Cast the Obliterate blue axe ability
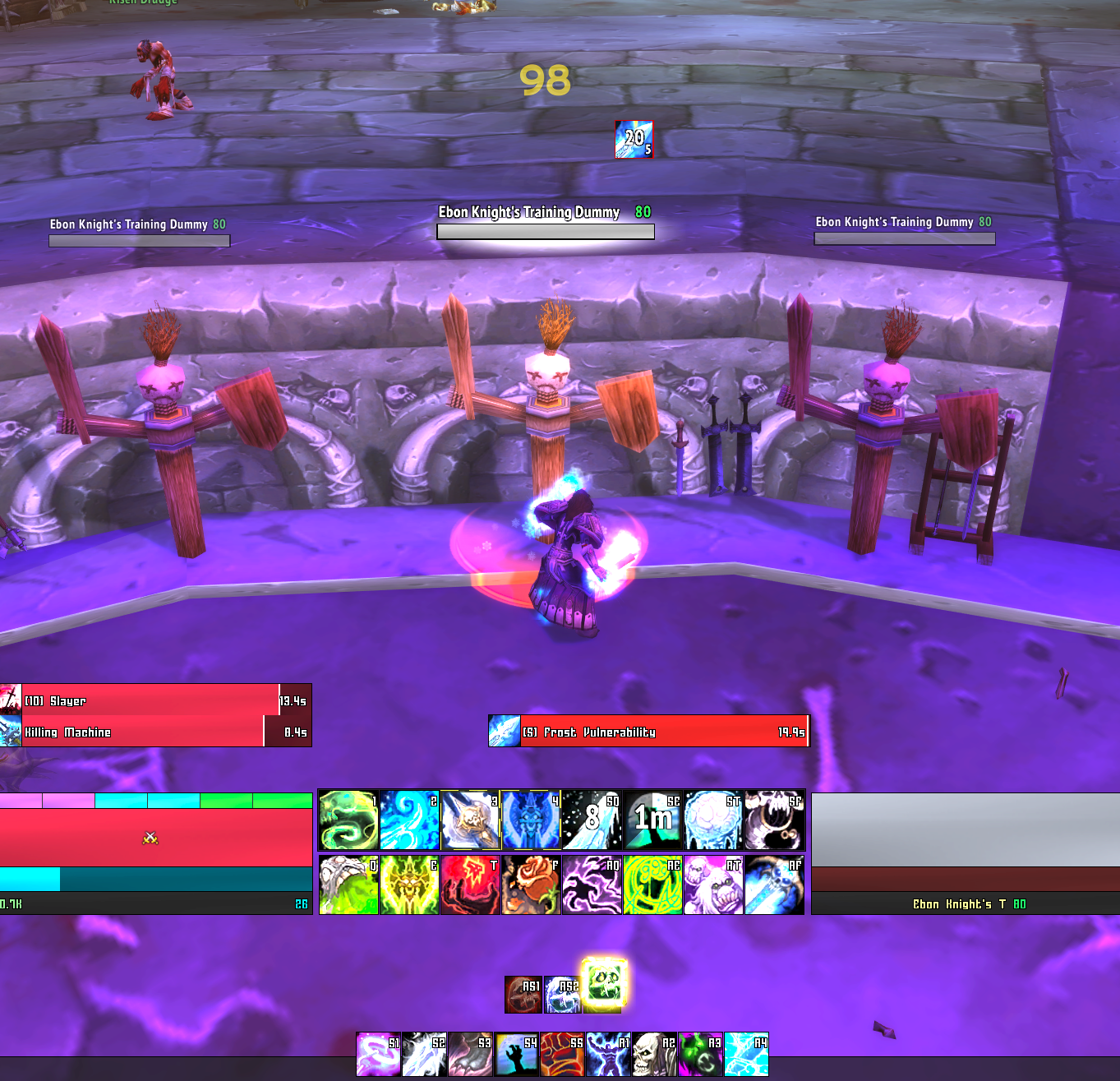Viewport: 1120px width, 1081px height. pyautogui.click(x=531, y=820)
